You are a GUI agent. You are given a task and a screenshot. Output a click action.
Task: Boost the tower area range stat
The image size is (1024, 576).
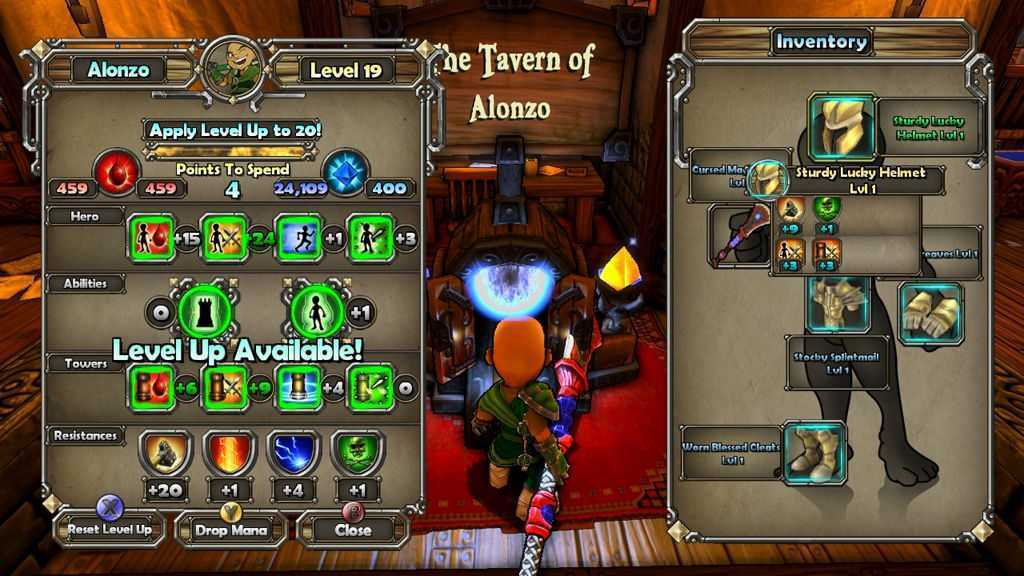pos(298,388)
